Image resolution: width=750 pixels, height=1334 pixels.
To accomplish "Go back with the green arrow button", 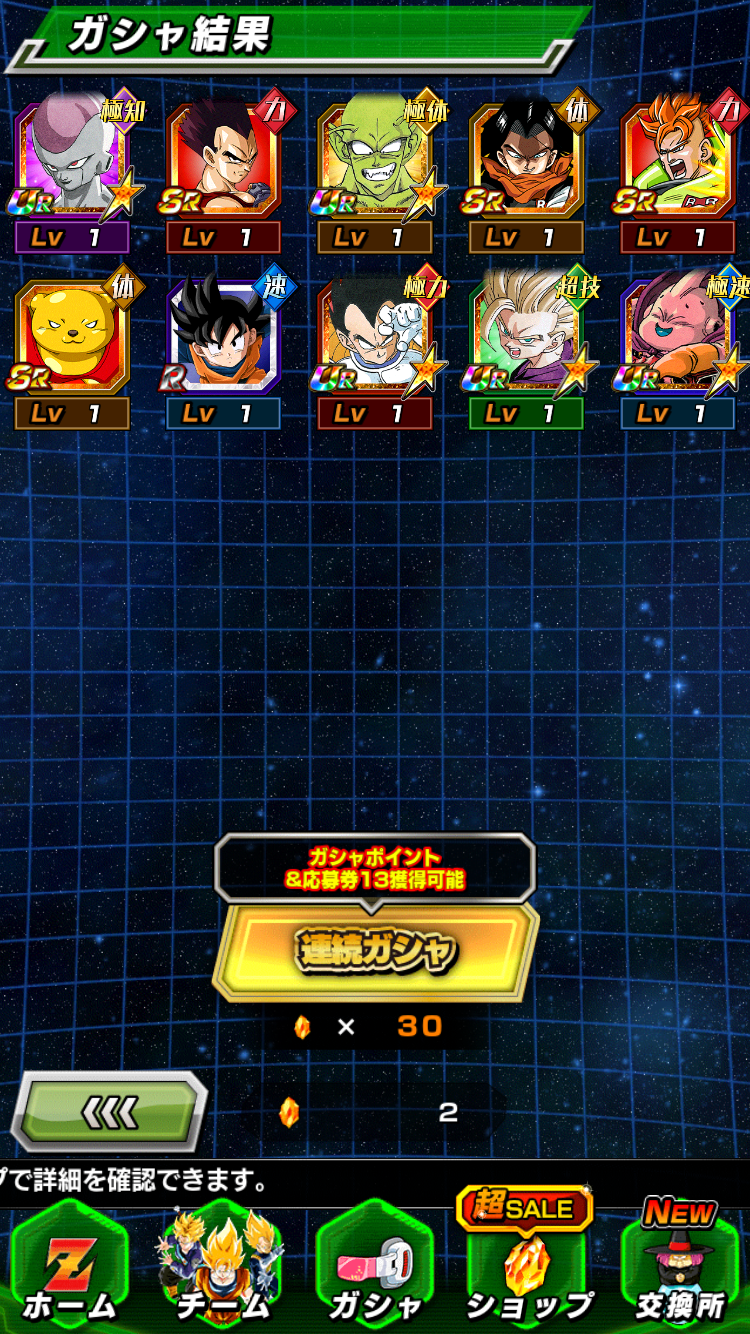I will [108, 1112].
